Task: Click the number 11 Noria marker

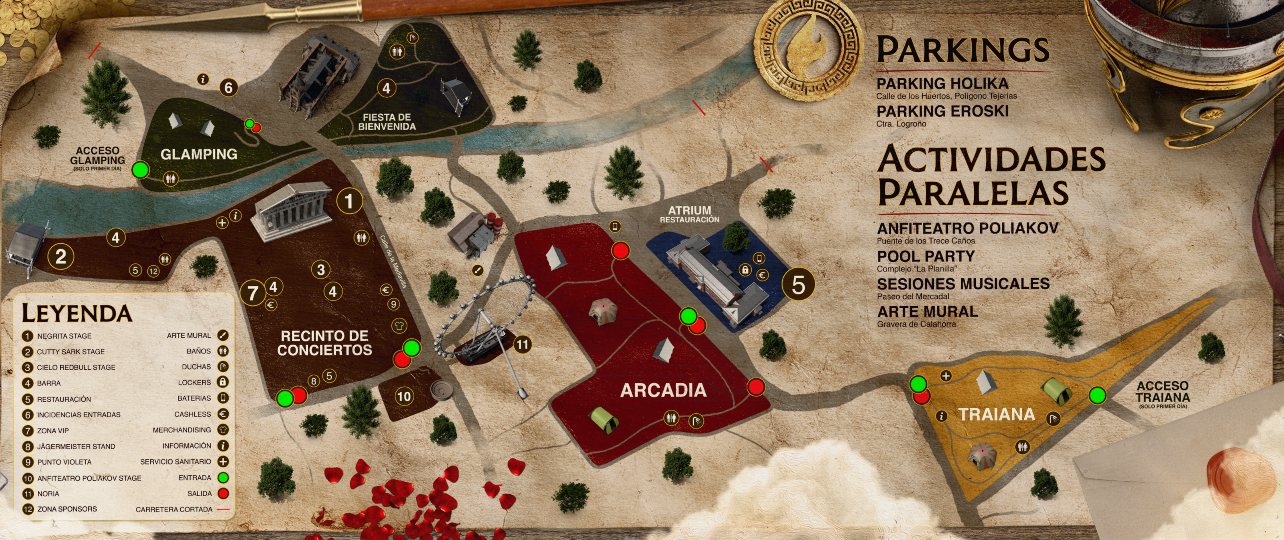Action: [x=521, y=345]
